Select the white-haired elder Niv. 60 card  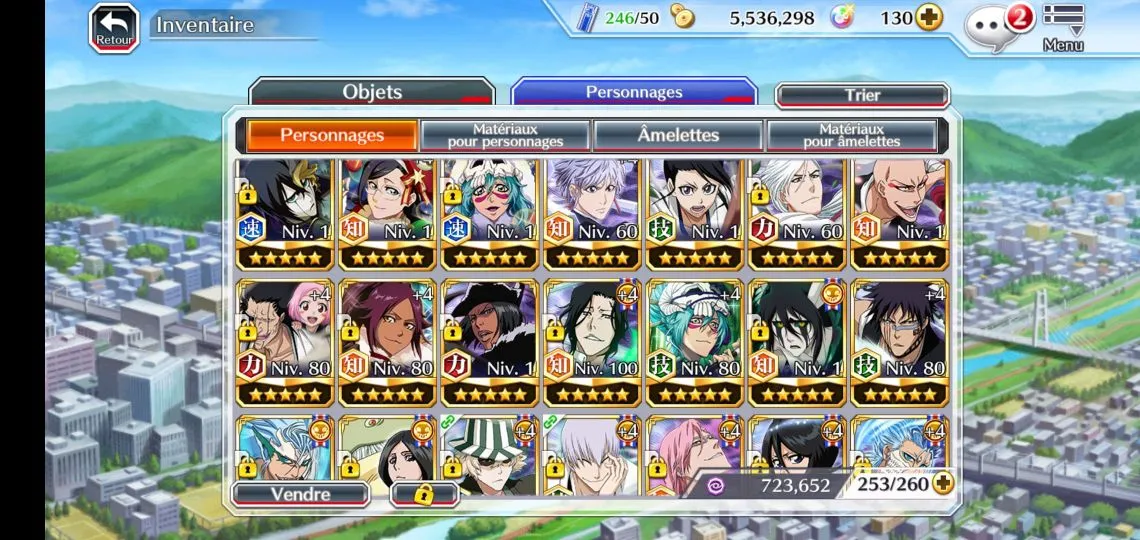click(796, 214)
